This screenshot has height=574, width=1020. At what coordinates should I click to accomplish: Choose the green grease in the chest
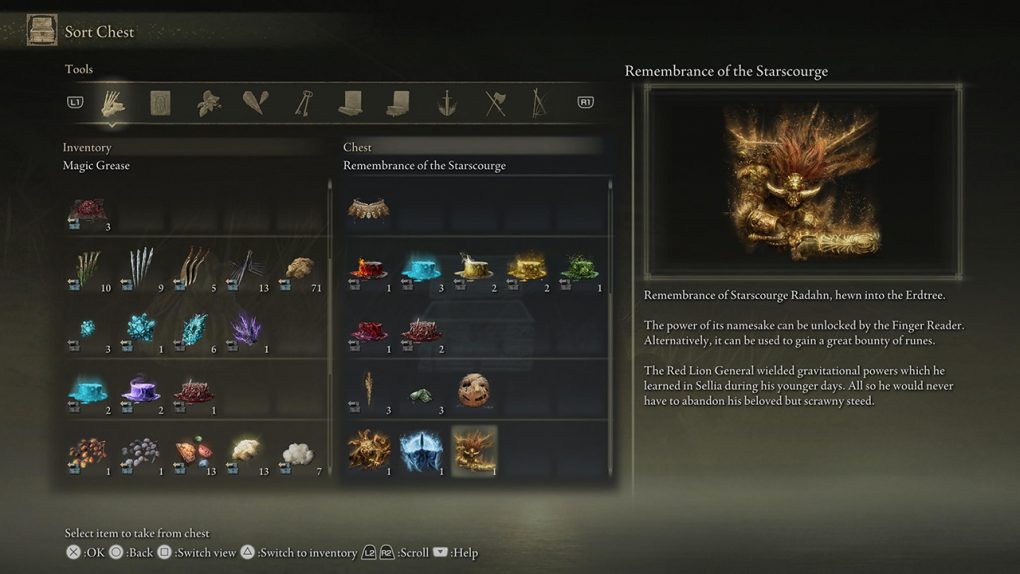(579, 268)
